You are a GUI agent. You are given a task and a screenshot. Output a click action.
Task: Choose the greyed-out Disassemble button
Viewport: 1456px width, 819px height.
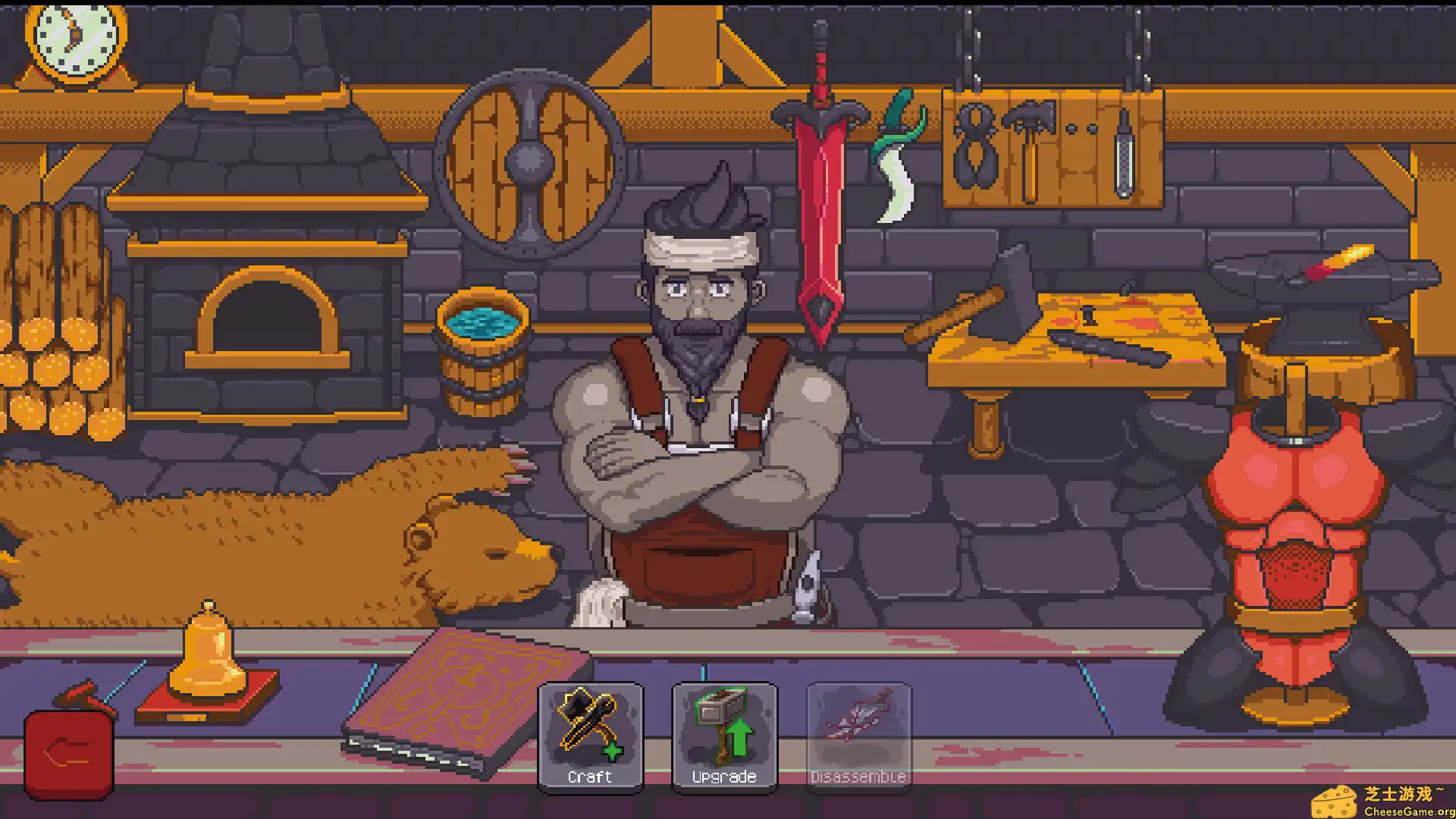[x=858, y=736]
